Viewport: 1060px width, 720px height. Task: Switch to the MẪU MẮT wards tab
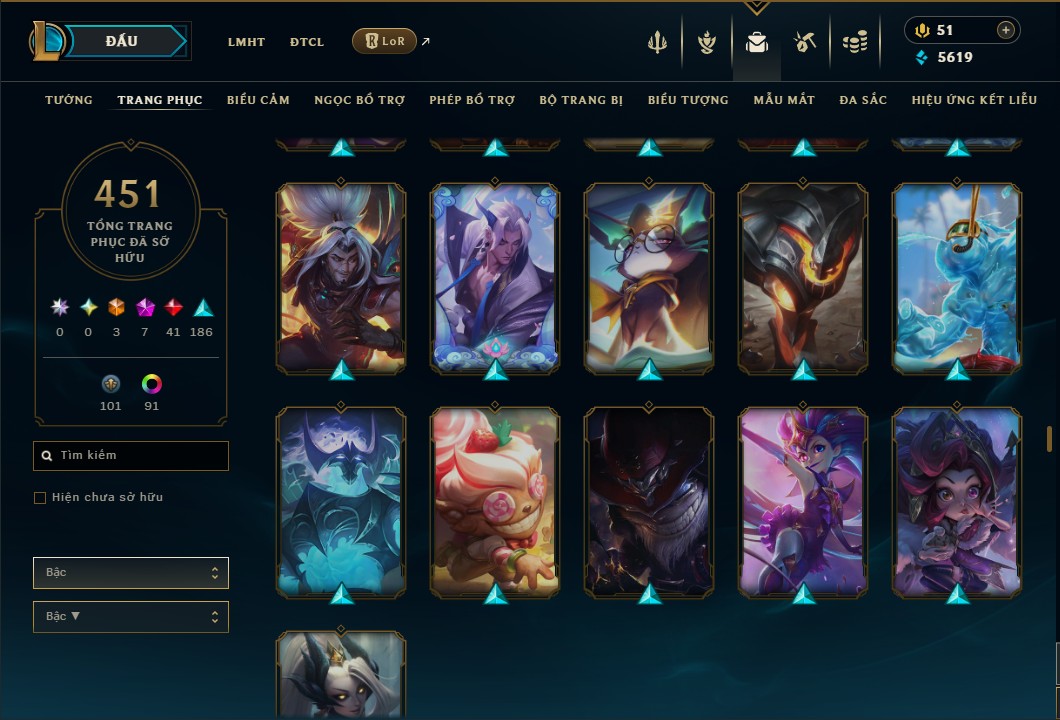[x=784, y=100]
